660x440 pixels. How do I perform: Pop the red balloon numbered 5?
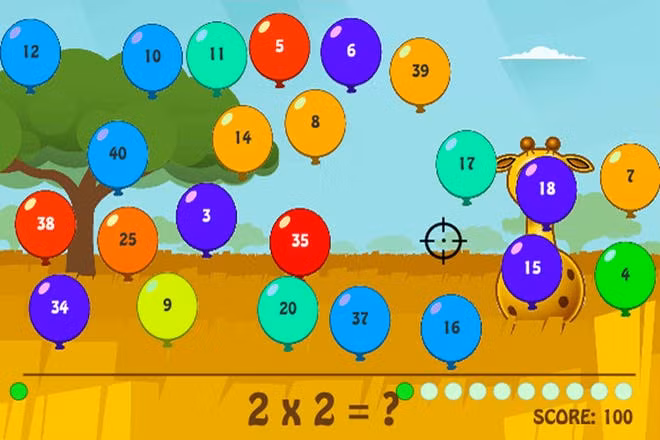coord(279,46)
